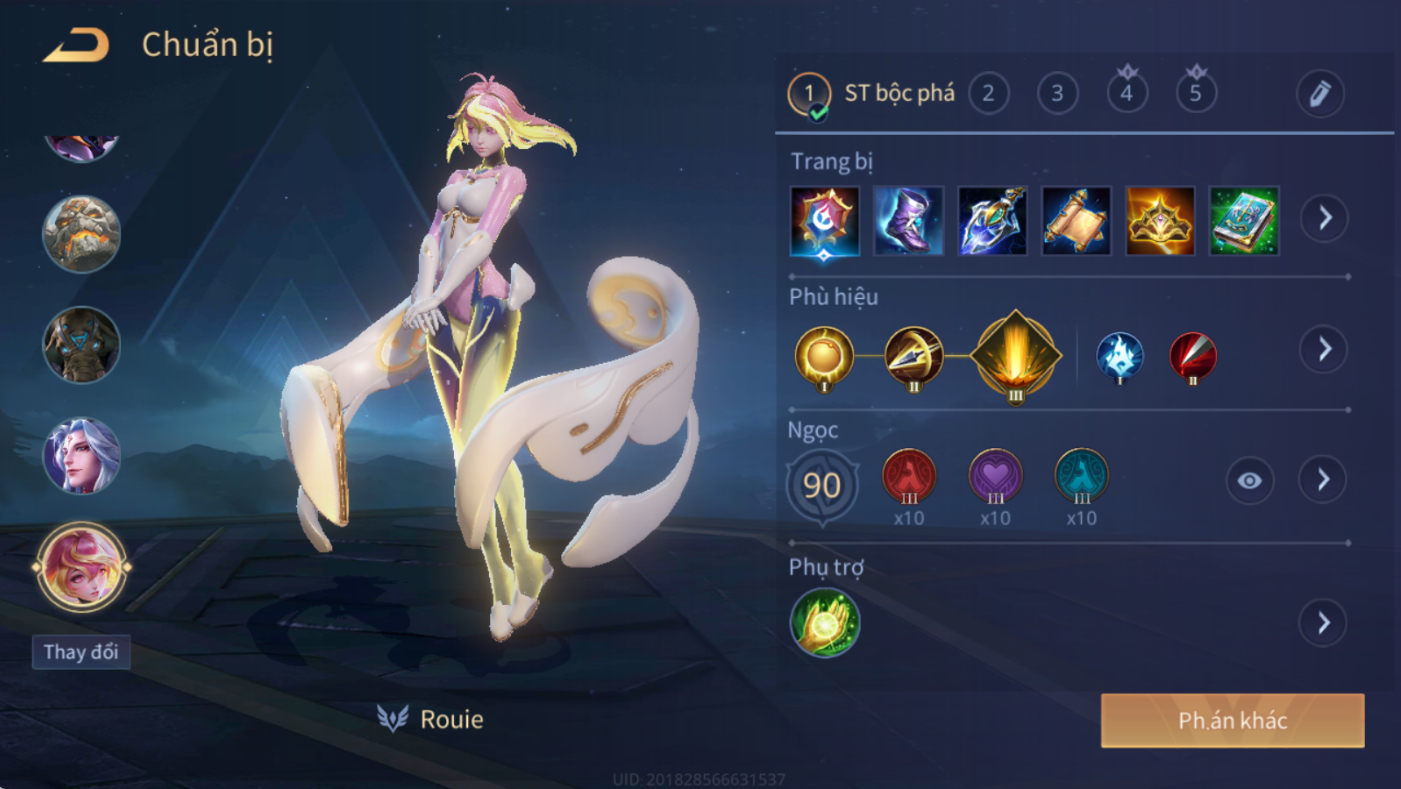Go back using the arrow button
The image size is (1401, 789).
click(76, 46)
